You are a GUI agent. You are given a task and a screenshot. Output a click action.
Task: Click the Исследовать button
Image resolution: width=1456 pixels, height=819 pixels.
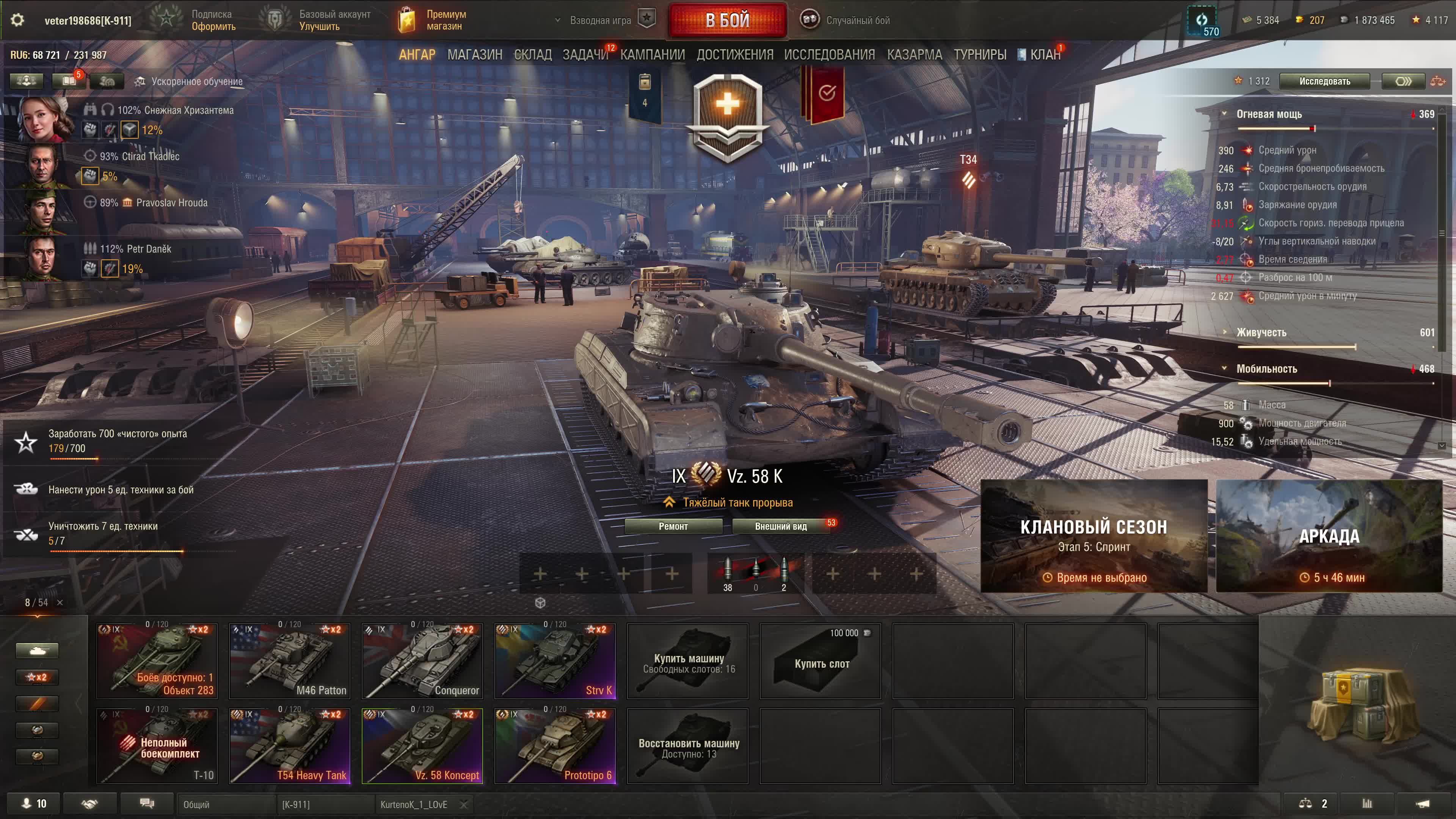click(1324, 82)
